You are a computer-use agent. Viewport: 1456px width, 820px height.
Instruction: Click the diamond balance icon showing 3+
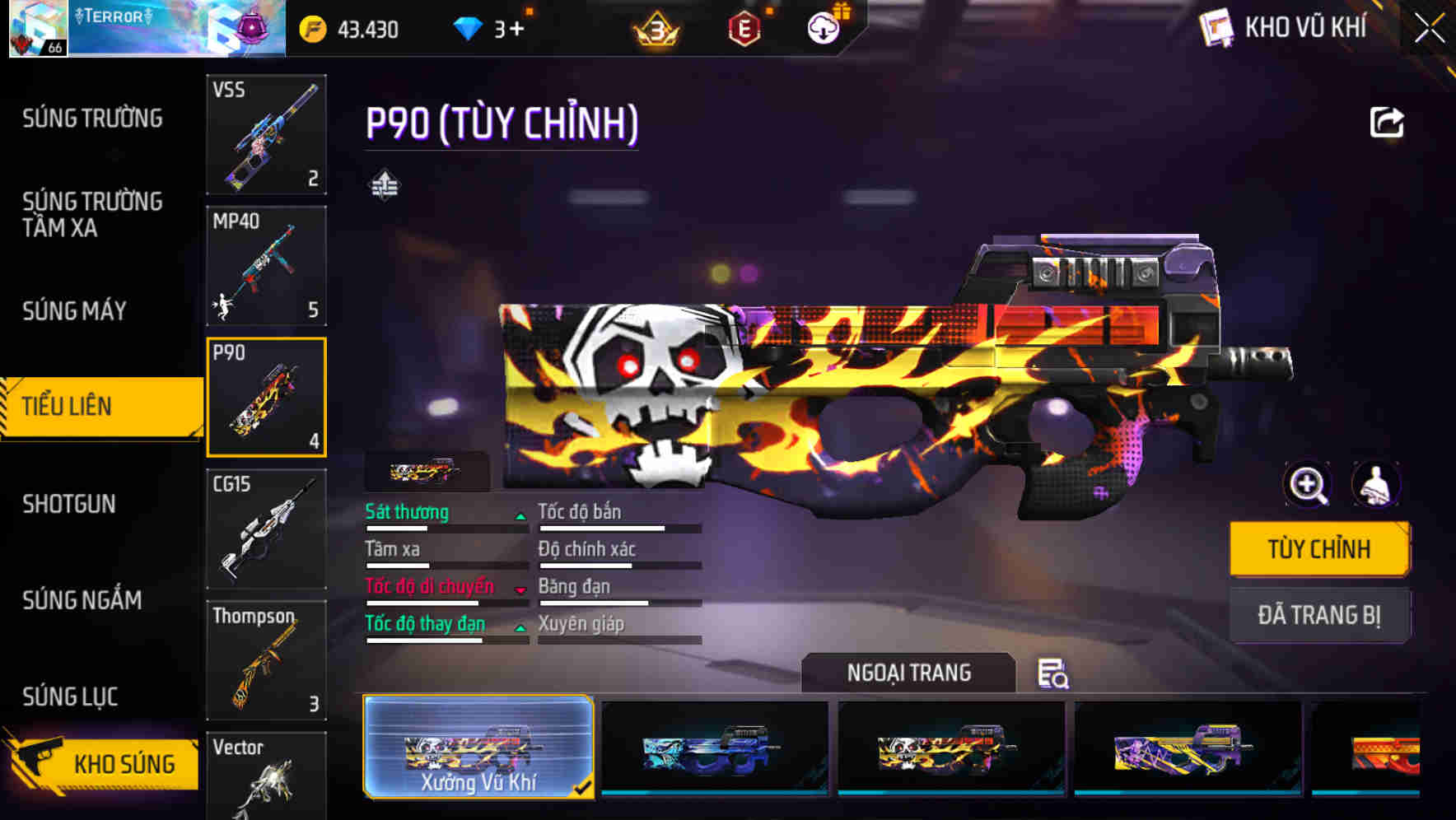tap(469, 27)
